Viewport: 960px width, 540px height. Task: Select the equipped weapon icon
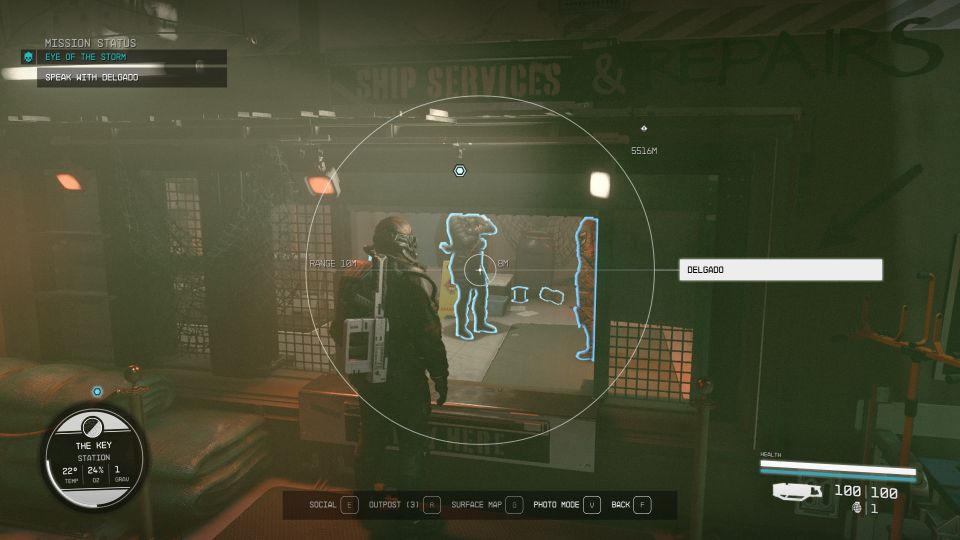[797, 491]
